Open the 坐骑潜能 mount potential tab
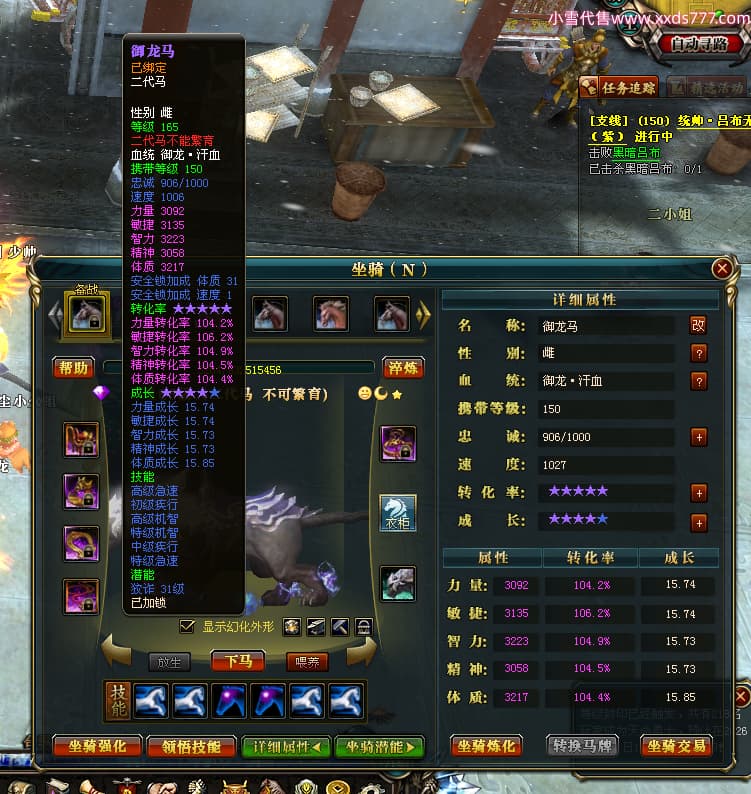 coord(379,746)
